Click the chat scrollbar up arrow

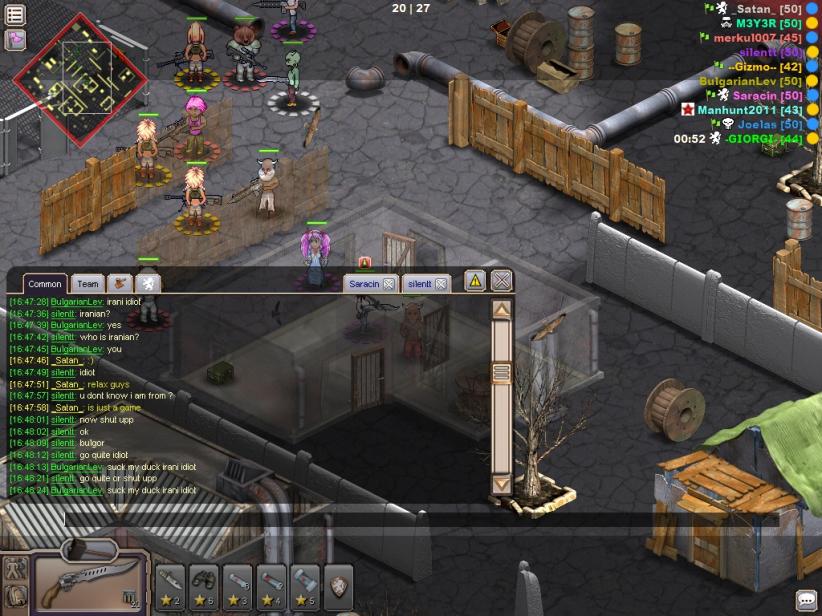click(502, 311)
